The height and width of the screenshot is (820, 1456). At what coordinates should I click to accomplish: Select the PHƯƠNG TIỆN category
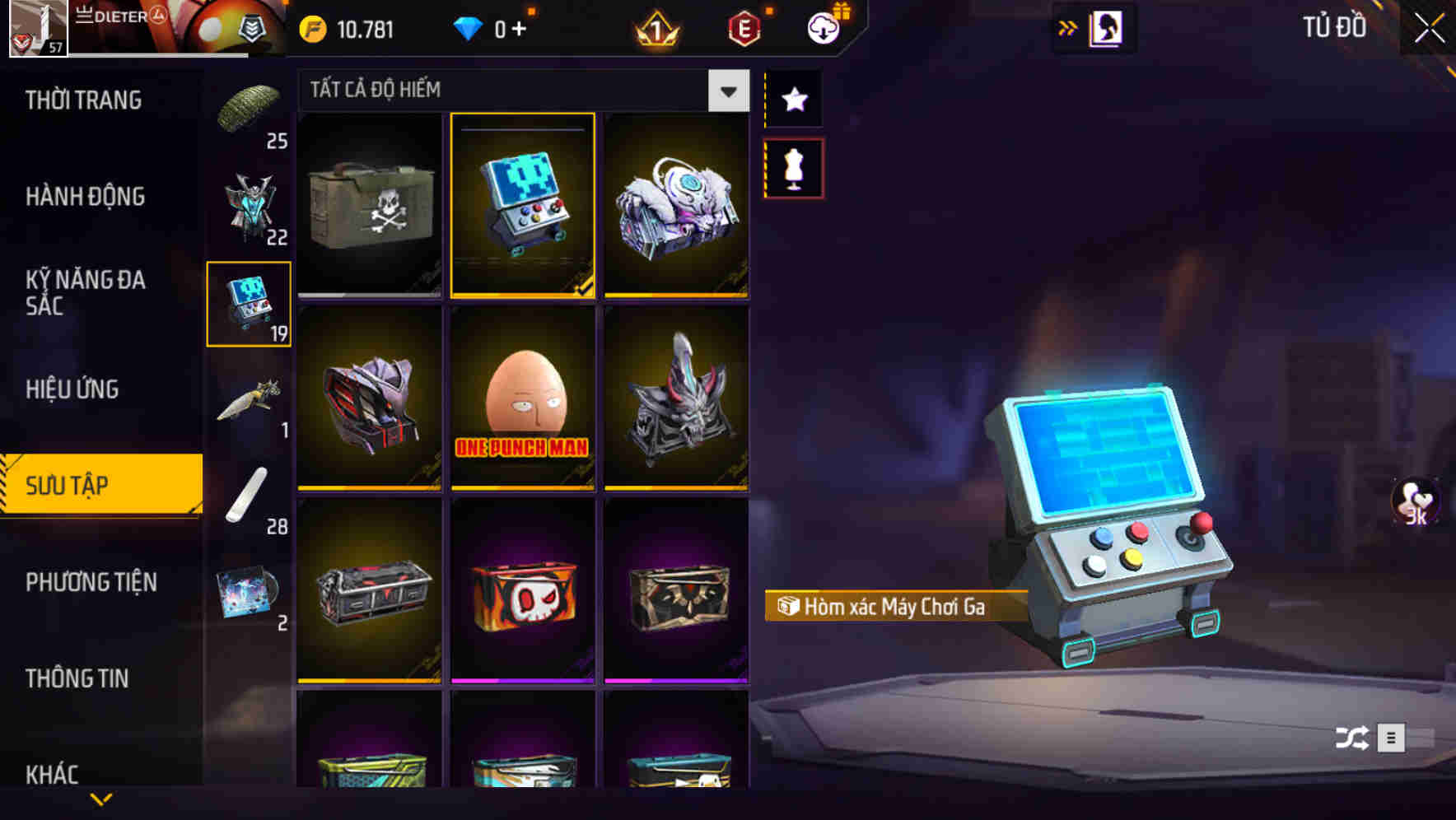click(91, 581)
